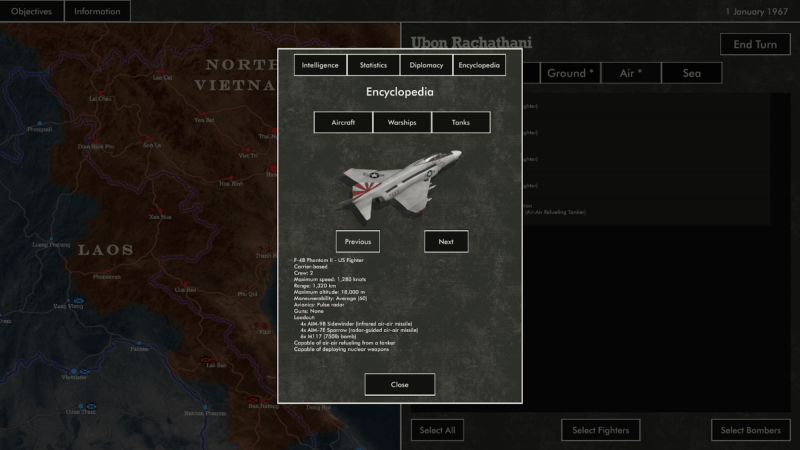Open the Objectives panel
The image size is (800, 450).
point(31,11)
